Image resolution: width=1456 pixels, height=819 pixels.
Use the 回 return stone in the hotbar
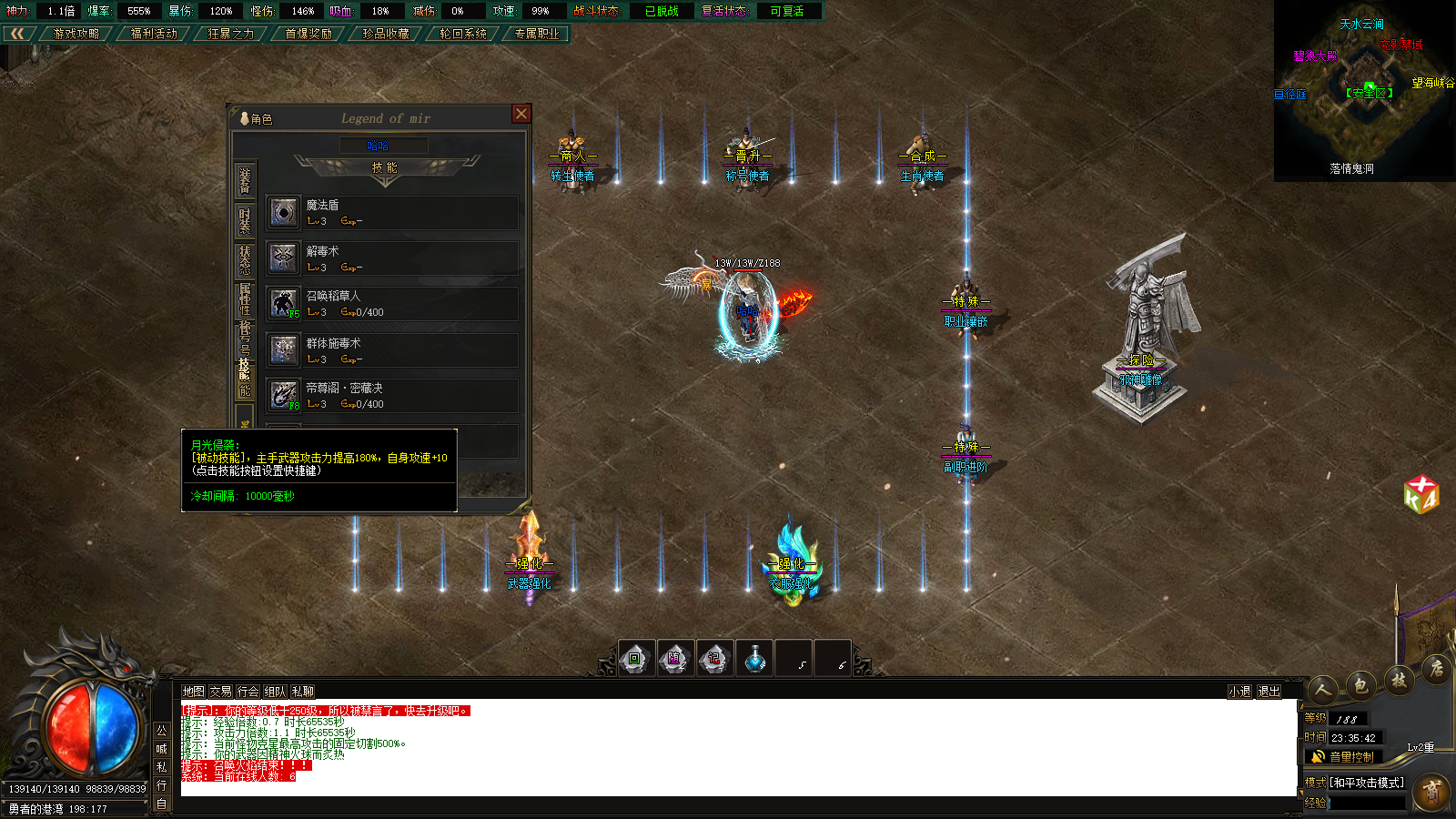tap(635, 659)
